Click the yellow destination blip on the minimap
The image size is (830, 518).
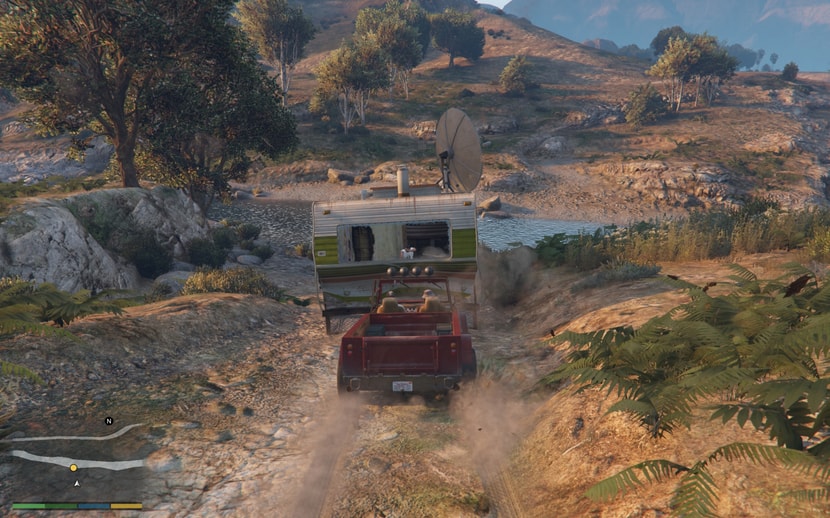tap(73, 467)
